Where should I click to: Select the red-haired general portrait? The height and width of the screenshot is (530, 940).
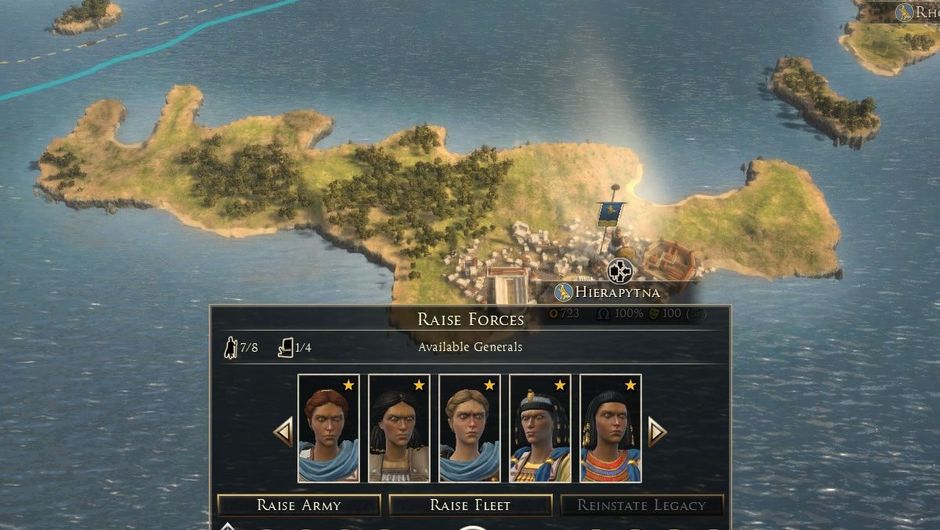pyautogui.click(x=329, y=429)
